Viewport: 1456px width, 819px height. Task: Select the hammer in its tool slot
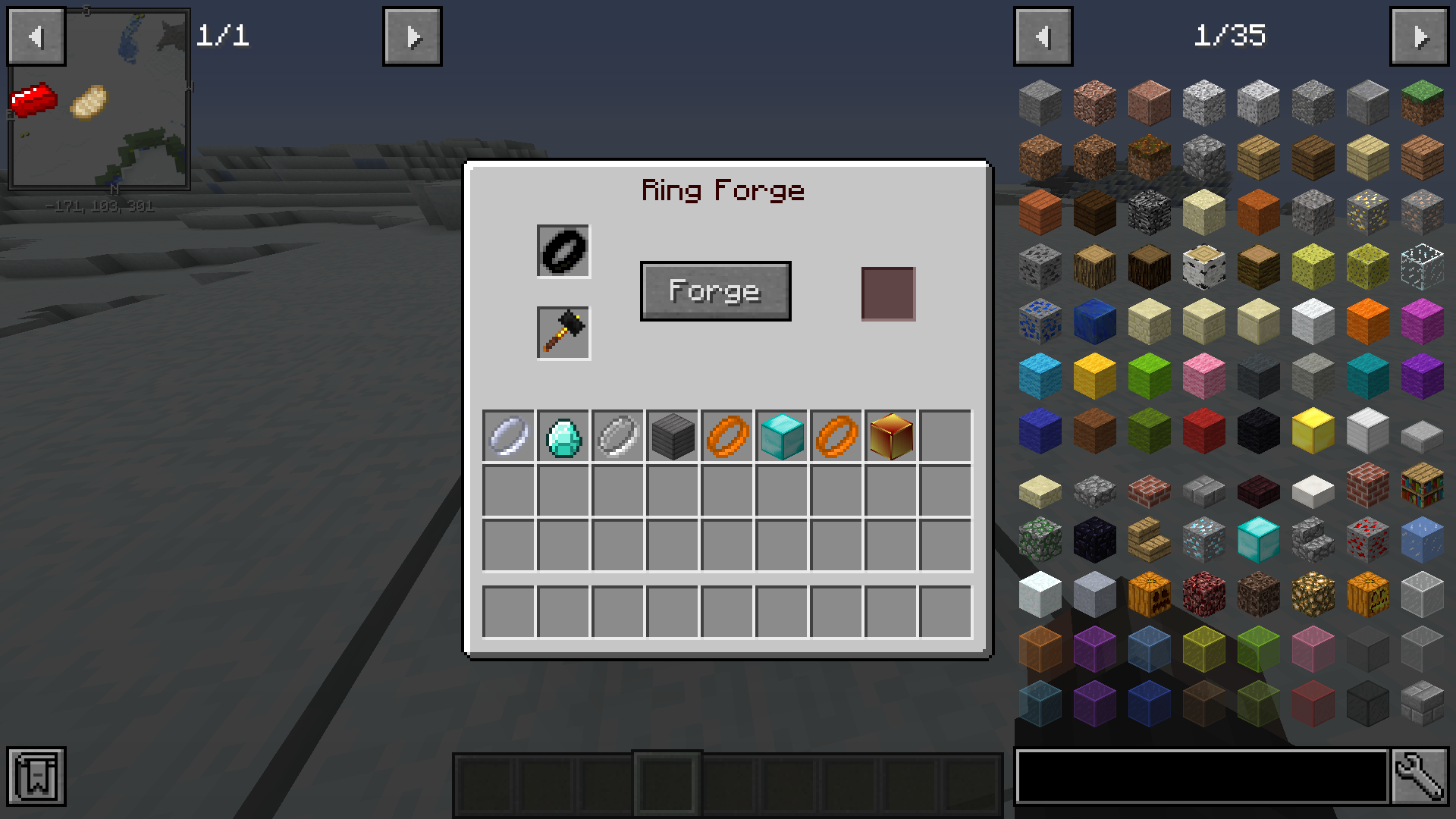[563, 332]
